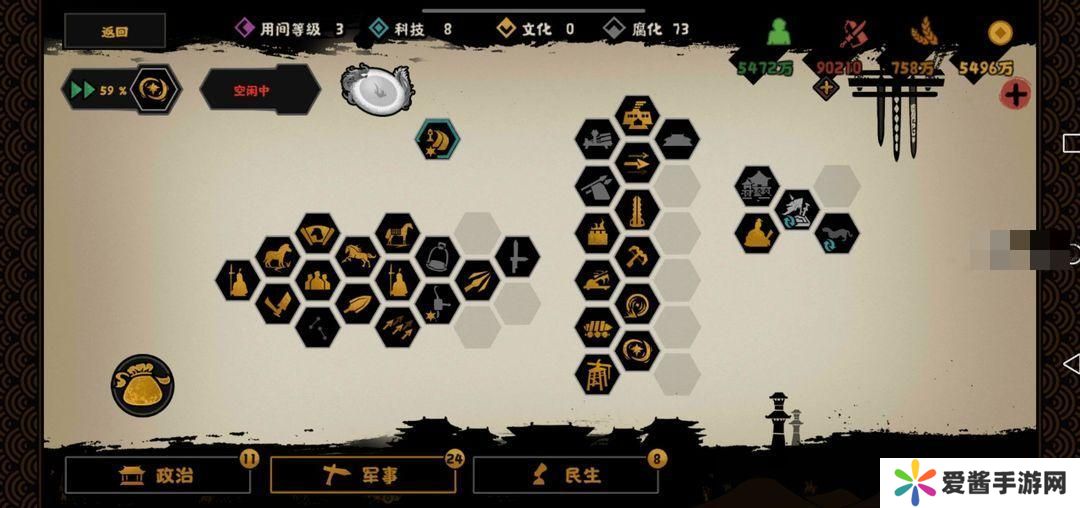Open the gold money bag icon
This screenshot has width=1080, height=508.
click(x=142, y=385)
